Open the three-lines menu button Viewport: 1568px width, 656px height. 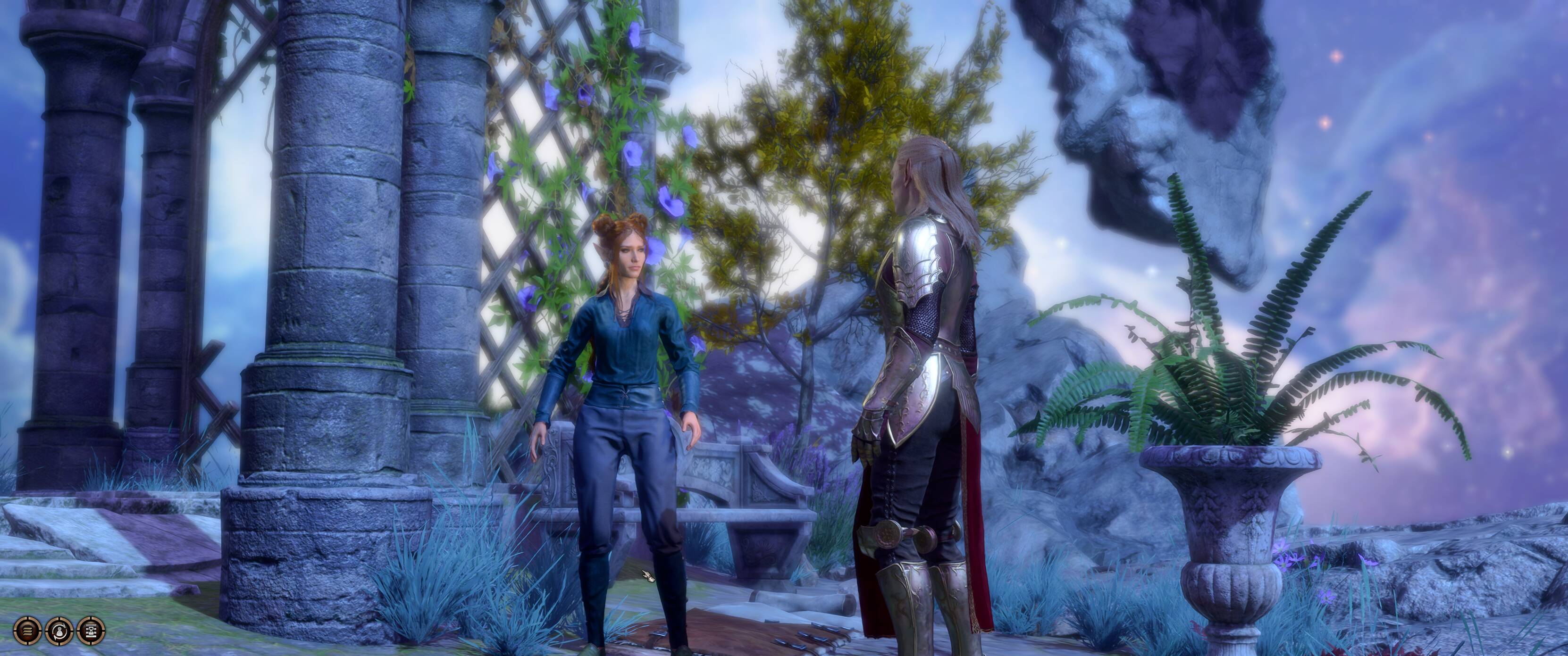tap(27, 631)
